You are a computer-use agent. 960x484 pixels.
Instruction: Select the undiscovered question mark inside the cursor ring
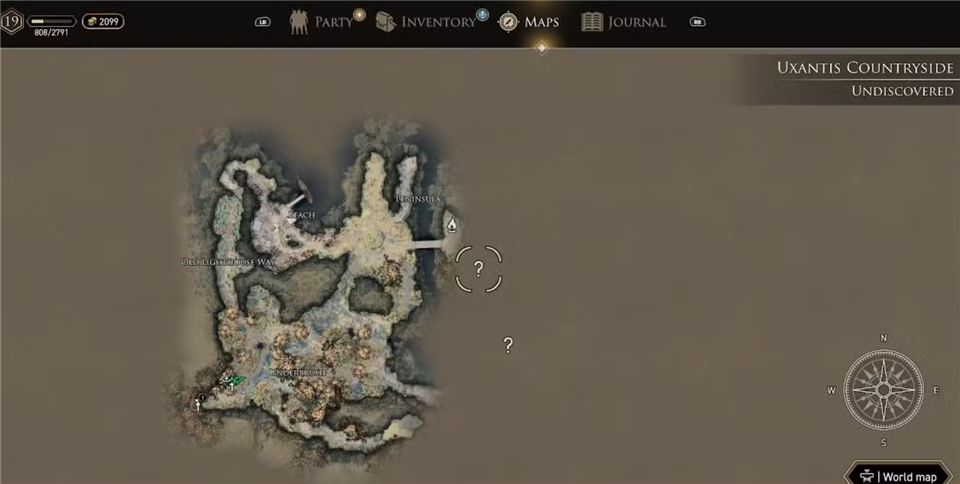click(478, 268)
